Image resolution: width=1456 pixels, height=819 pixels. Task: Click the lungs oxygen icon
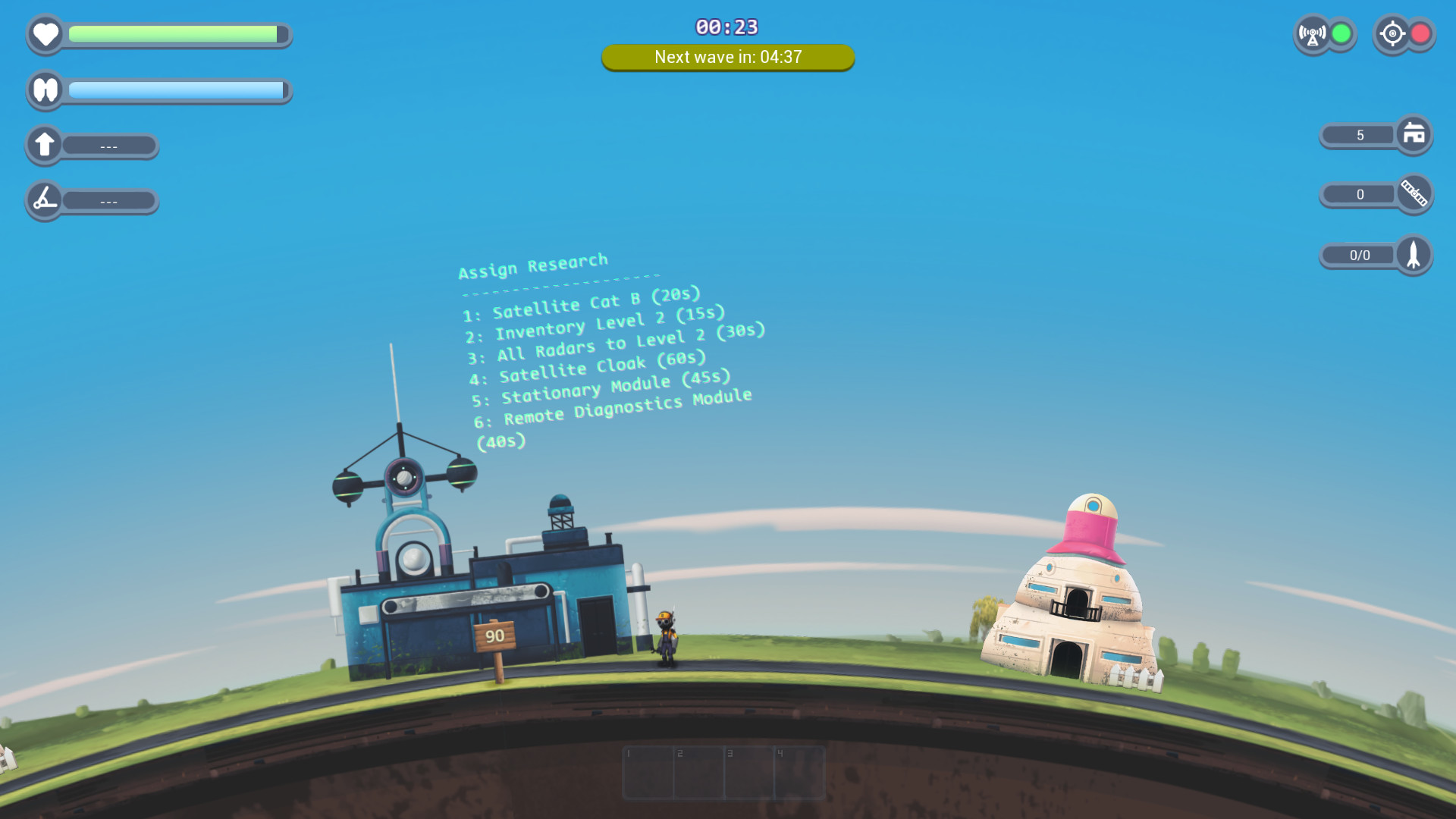tap(45, 90)
